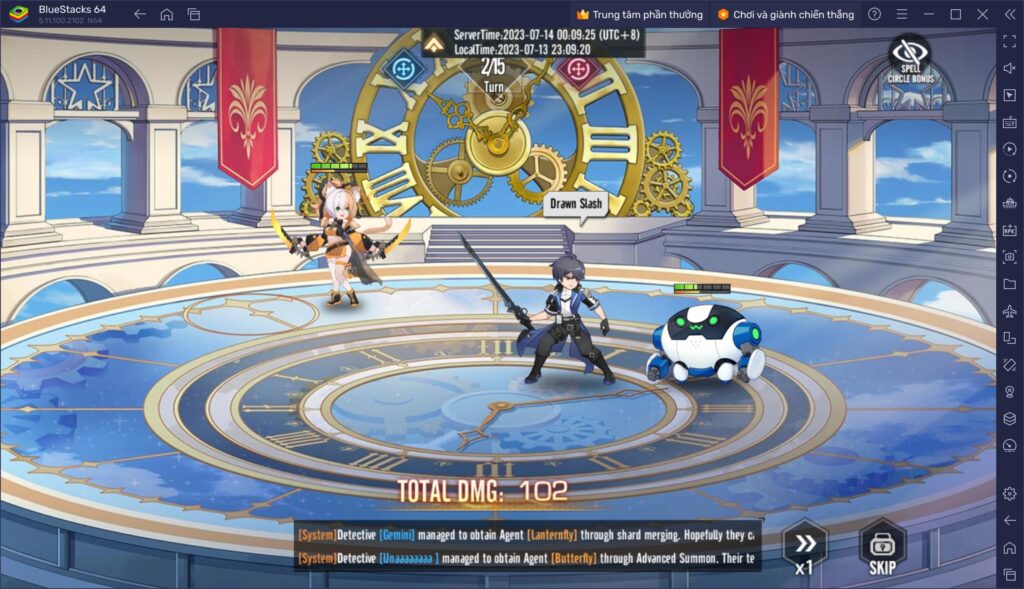Viewport: 1024px width, 589px height.
Task: Open BlueStacks settings gear icon
Action: (1009, 493)
